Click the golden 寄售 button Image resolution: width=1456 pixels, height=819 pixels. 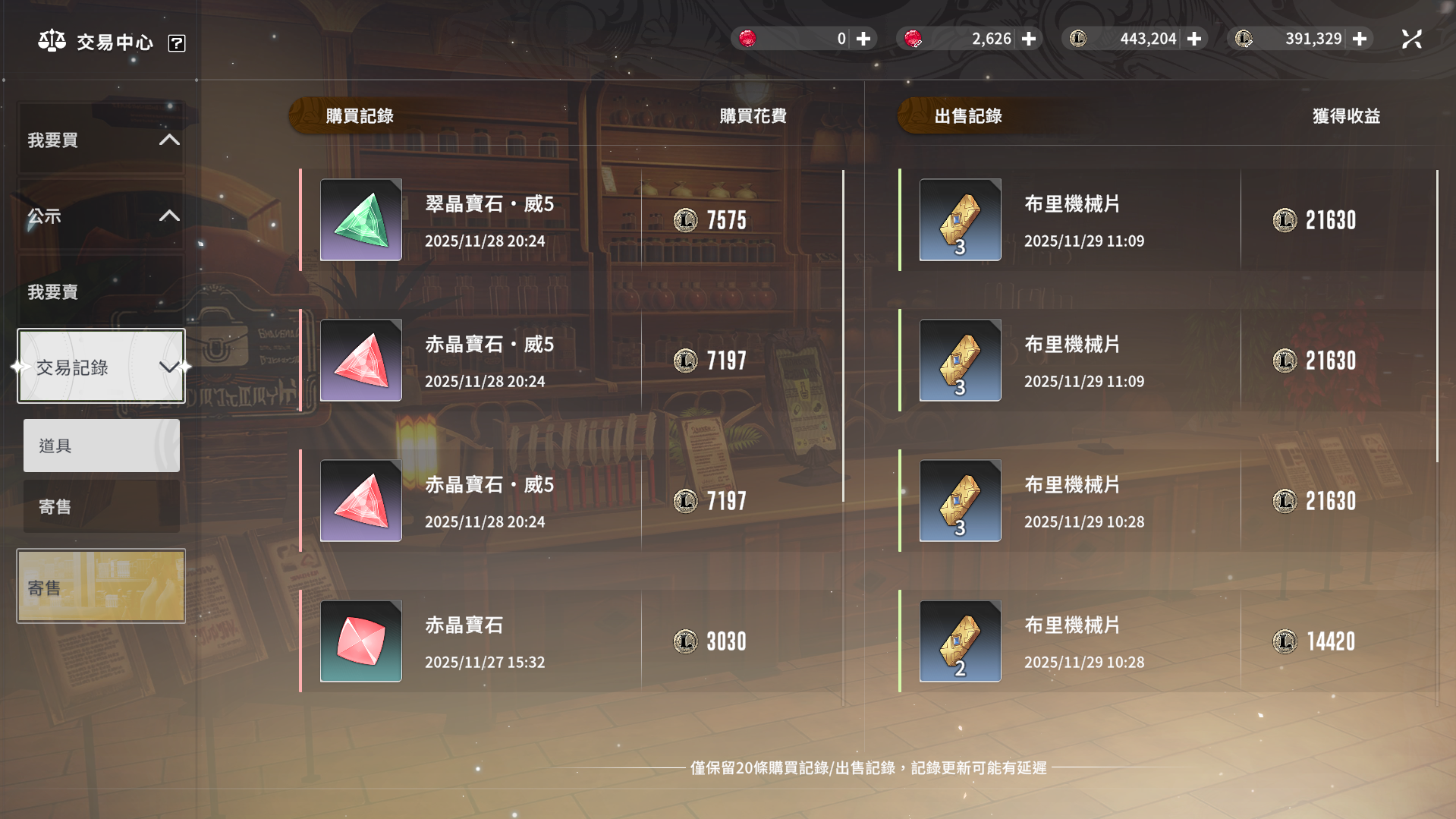101,586
